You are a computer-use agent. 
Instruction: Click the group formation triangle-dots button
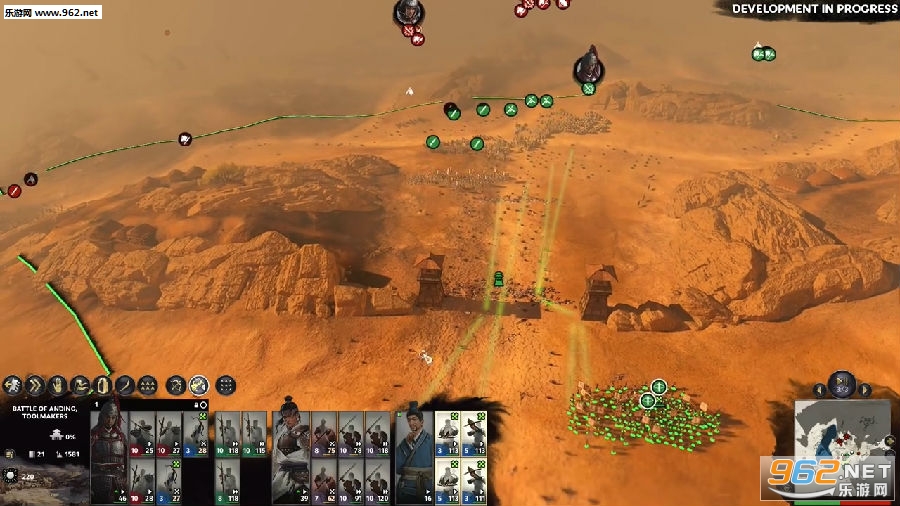coord(147,384)
